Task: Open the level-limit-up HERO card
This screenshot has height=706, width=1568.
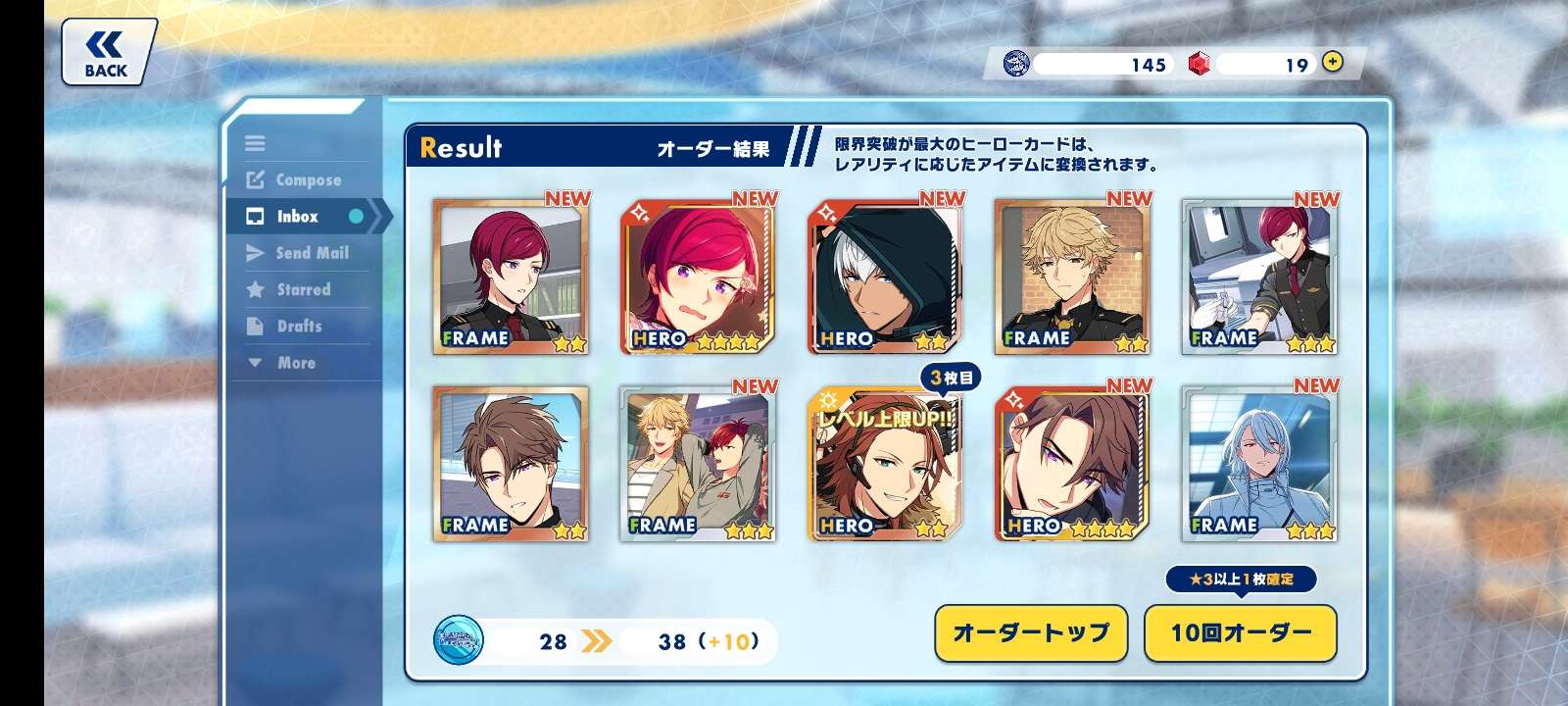Action: point(884,464)
